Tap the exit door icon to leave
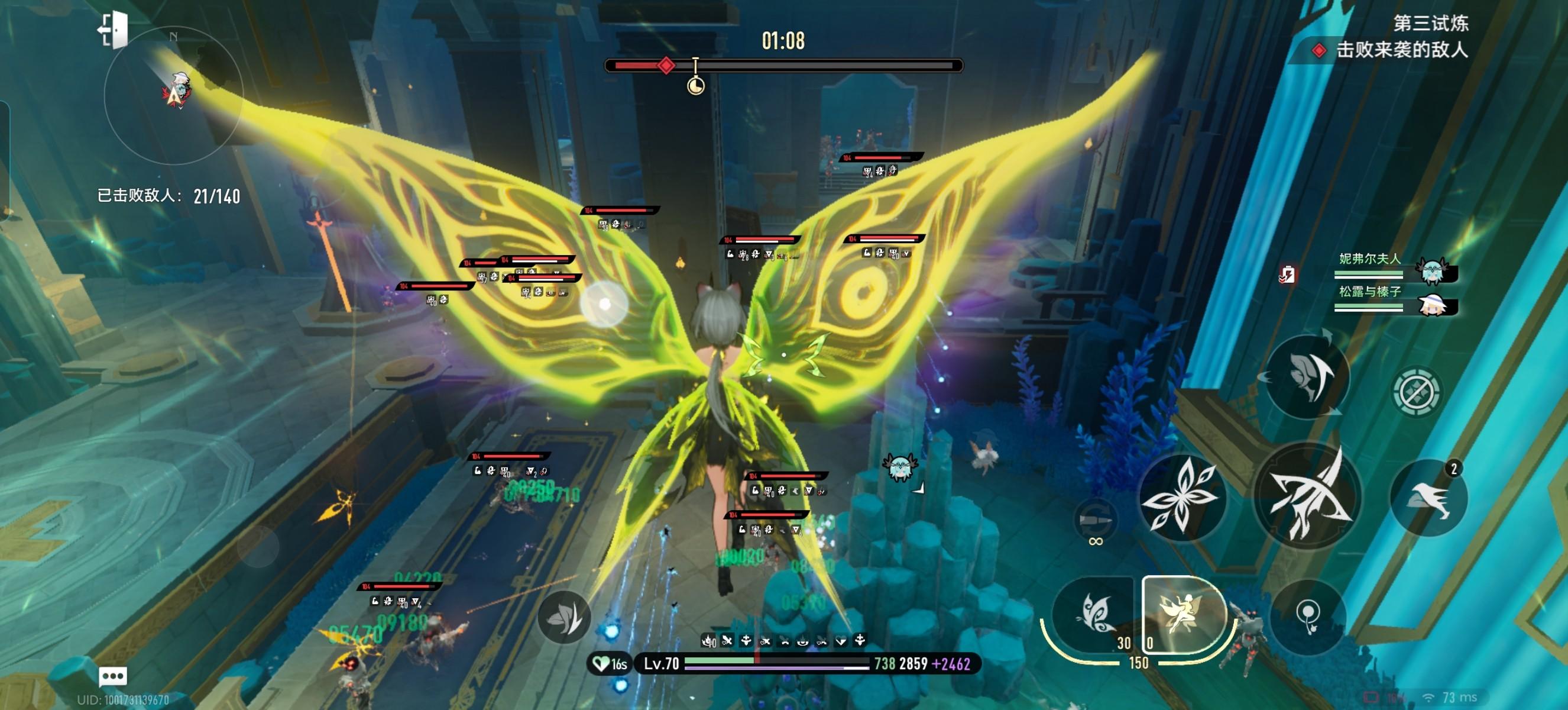 point(113,30)
